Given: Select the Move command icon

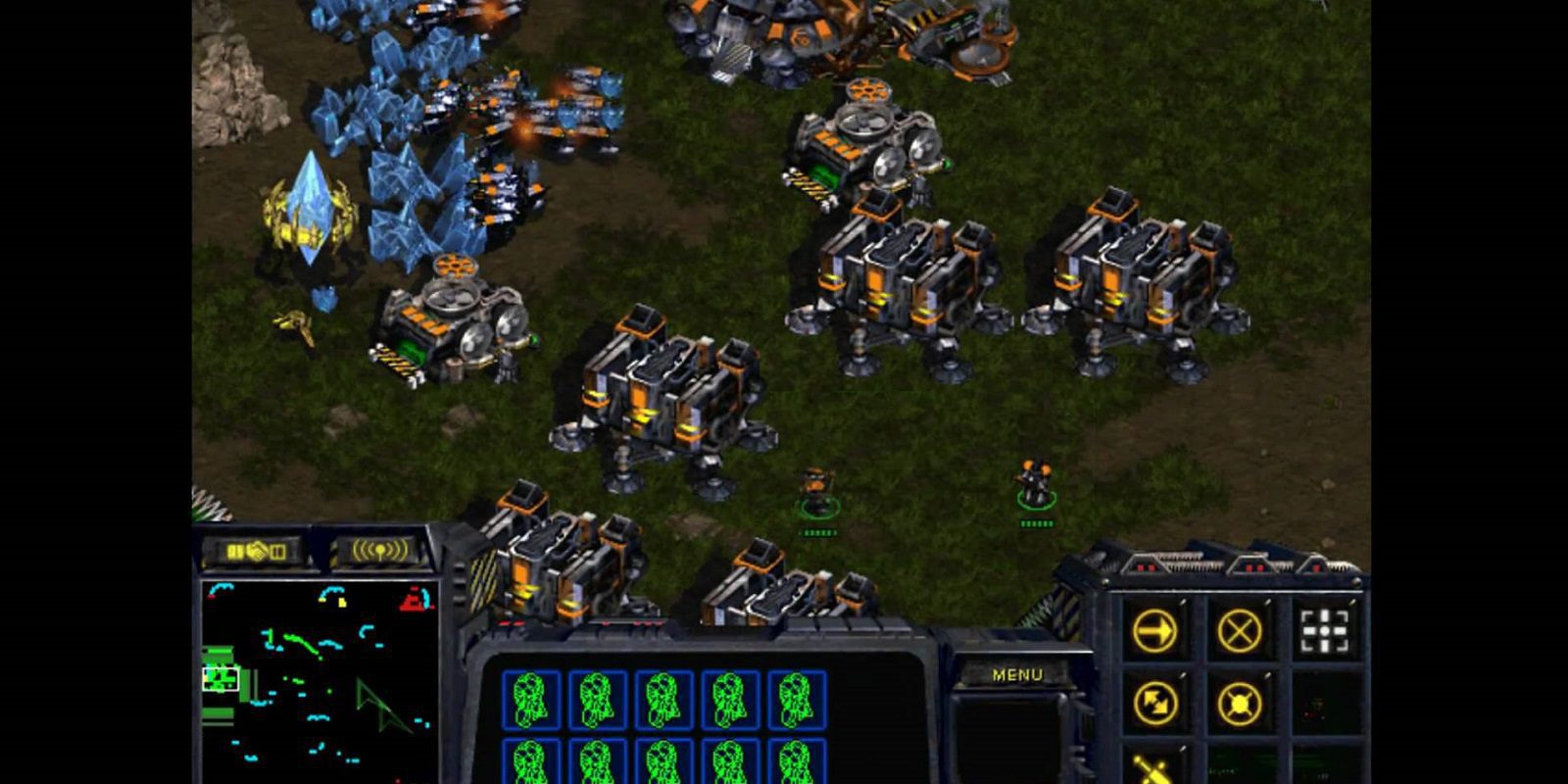Looking at the screenshot, I should coord(1155,631).
